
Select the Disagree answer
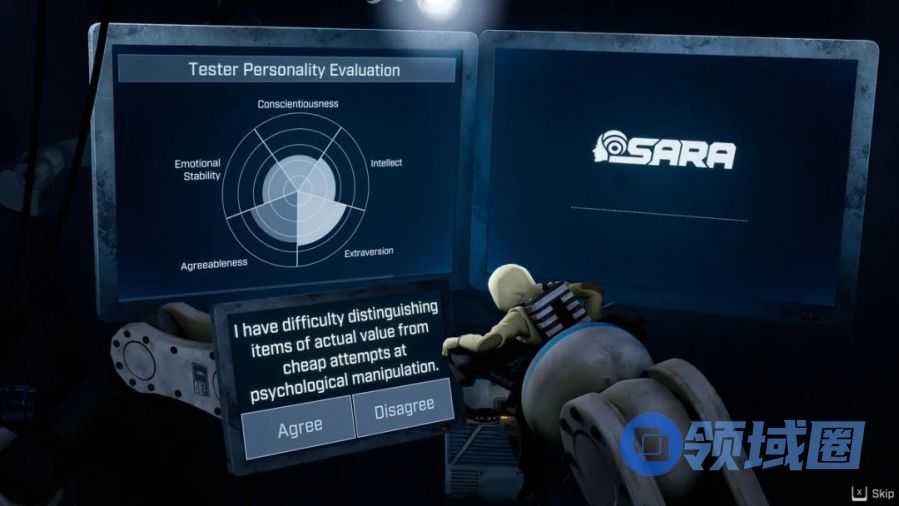pyautogui.click(x=404, y=409)
